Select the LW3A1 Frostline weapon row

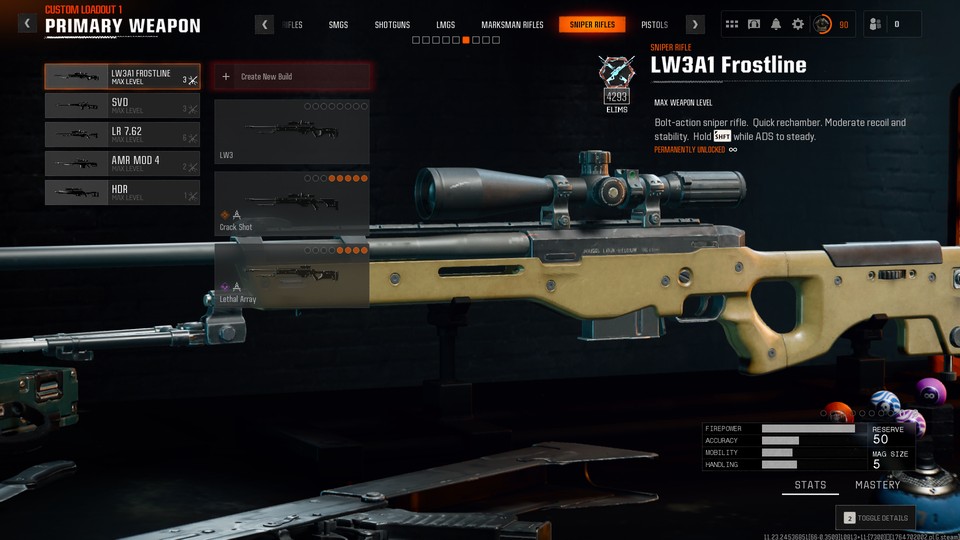(121, 77)
